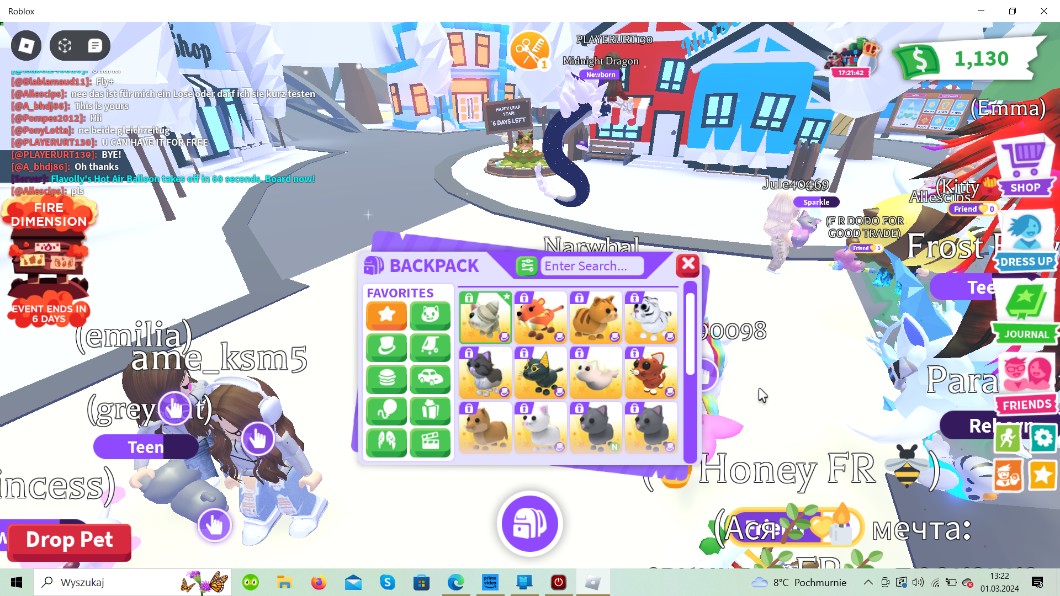Open the backpack filter options
The height and width of the screenshot is (596, 1060).
(x=527, y=266)
